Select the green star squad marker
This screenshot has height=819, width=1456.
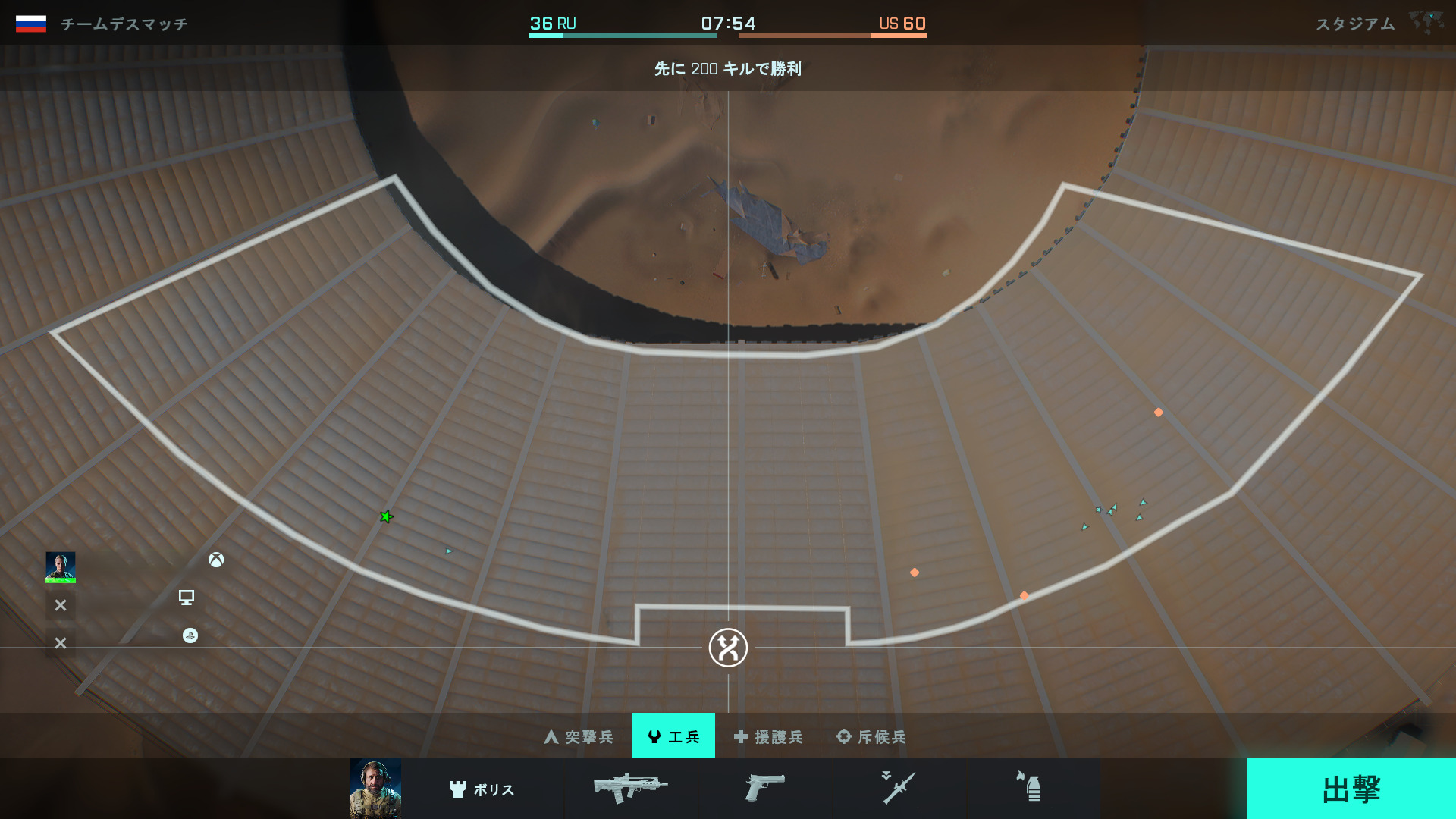387,517
